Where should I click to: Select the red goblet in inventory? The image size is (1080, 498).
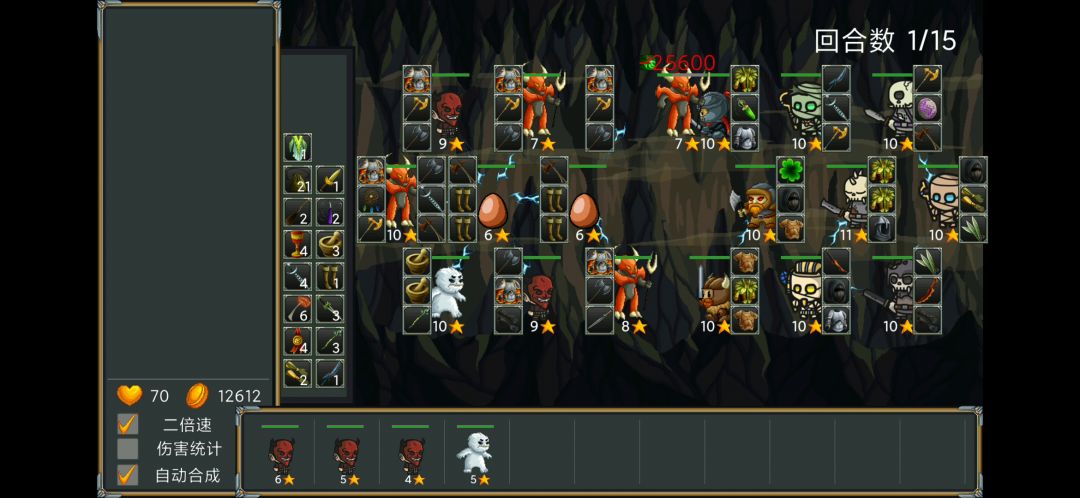(297, 244)
